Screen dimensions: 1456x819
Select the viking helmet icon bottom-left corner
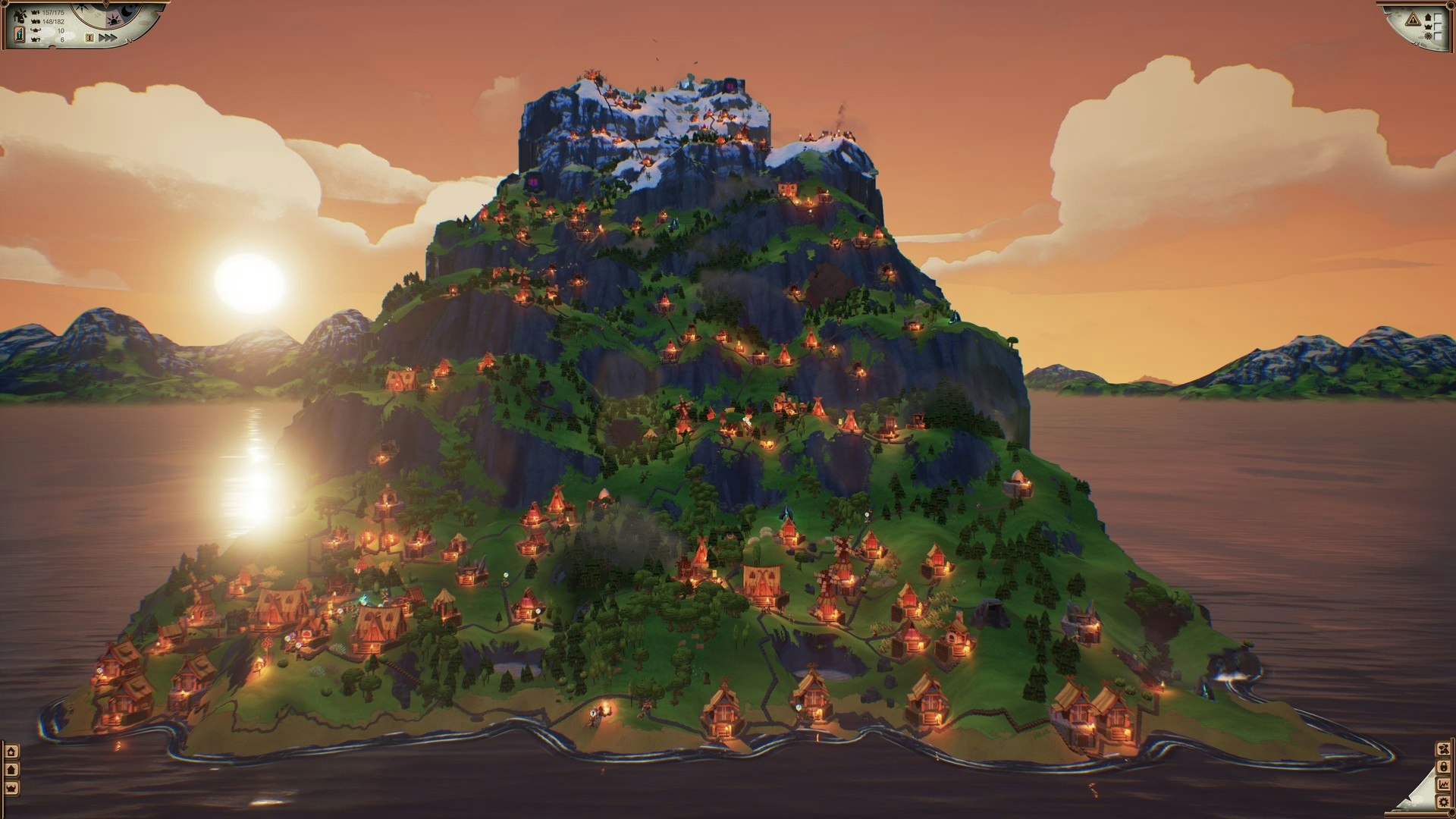pos(11,789)
